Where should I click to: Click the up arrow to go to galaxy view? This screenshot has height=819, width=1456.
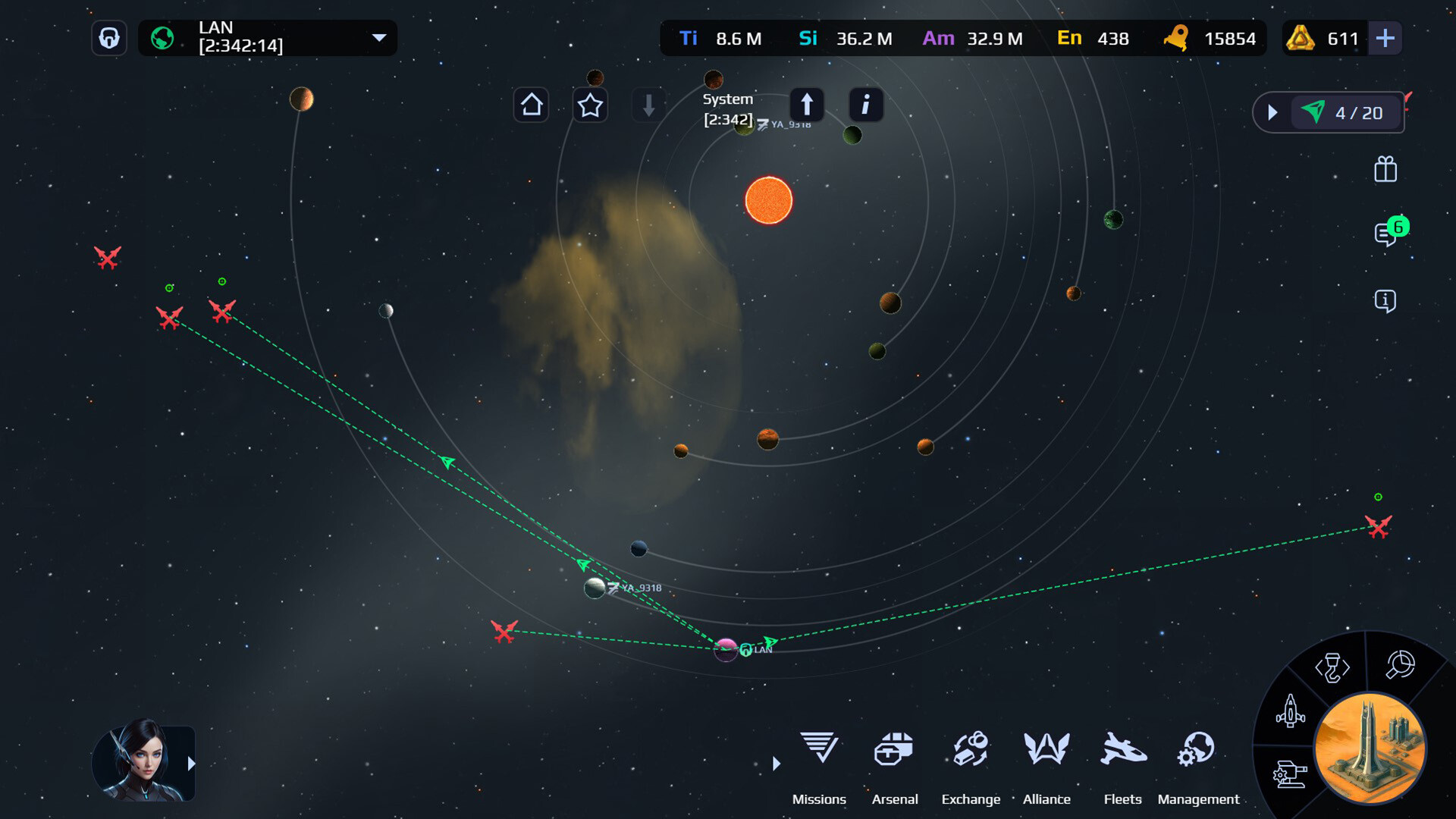(x=807, y=105)
